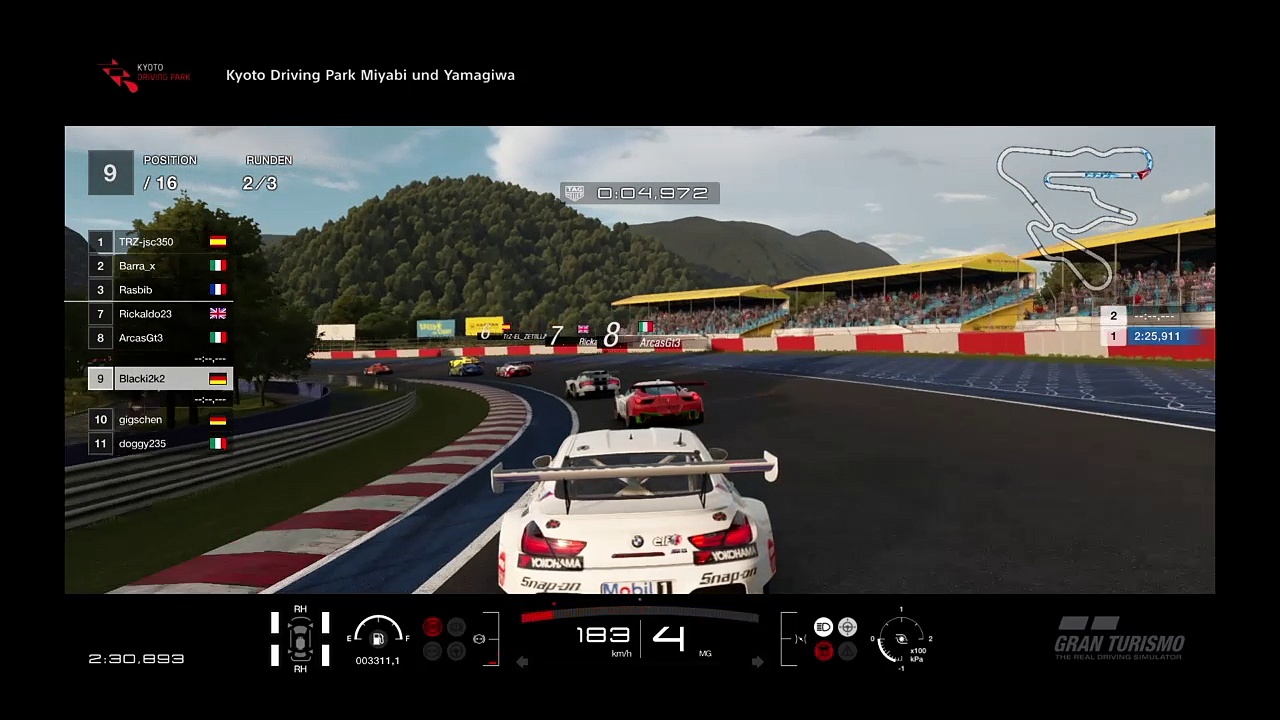Click the hazard warning triangle icon
Screen dimensions: 1280x720
[847, 651]
